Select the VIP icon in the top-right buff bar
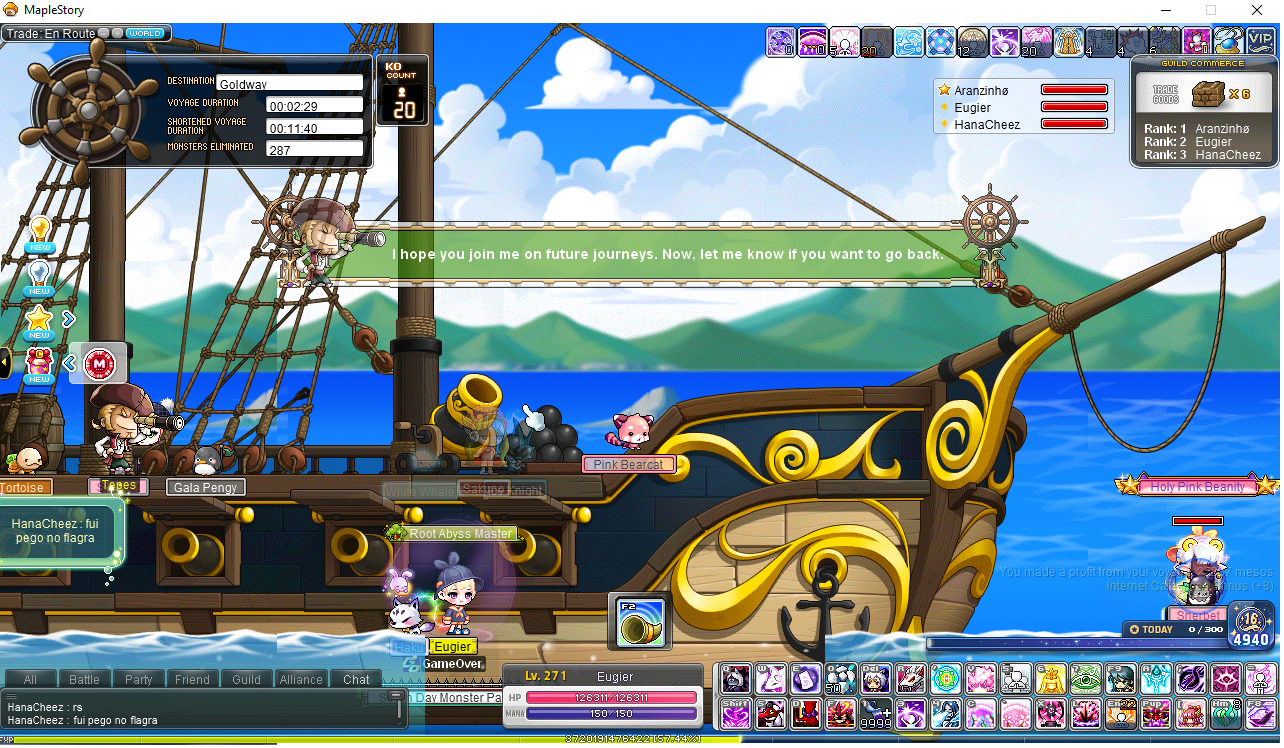Image resolution: width=1284 pixels, height=748 pixels. point(1260,41)
